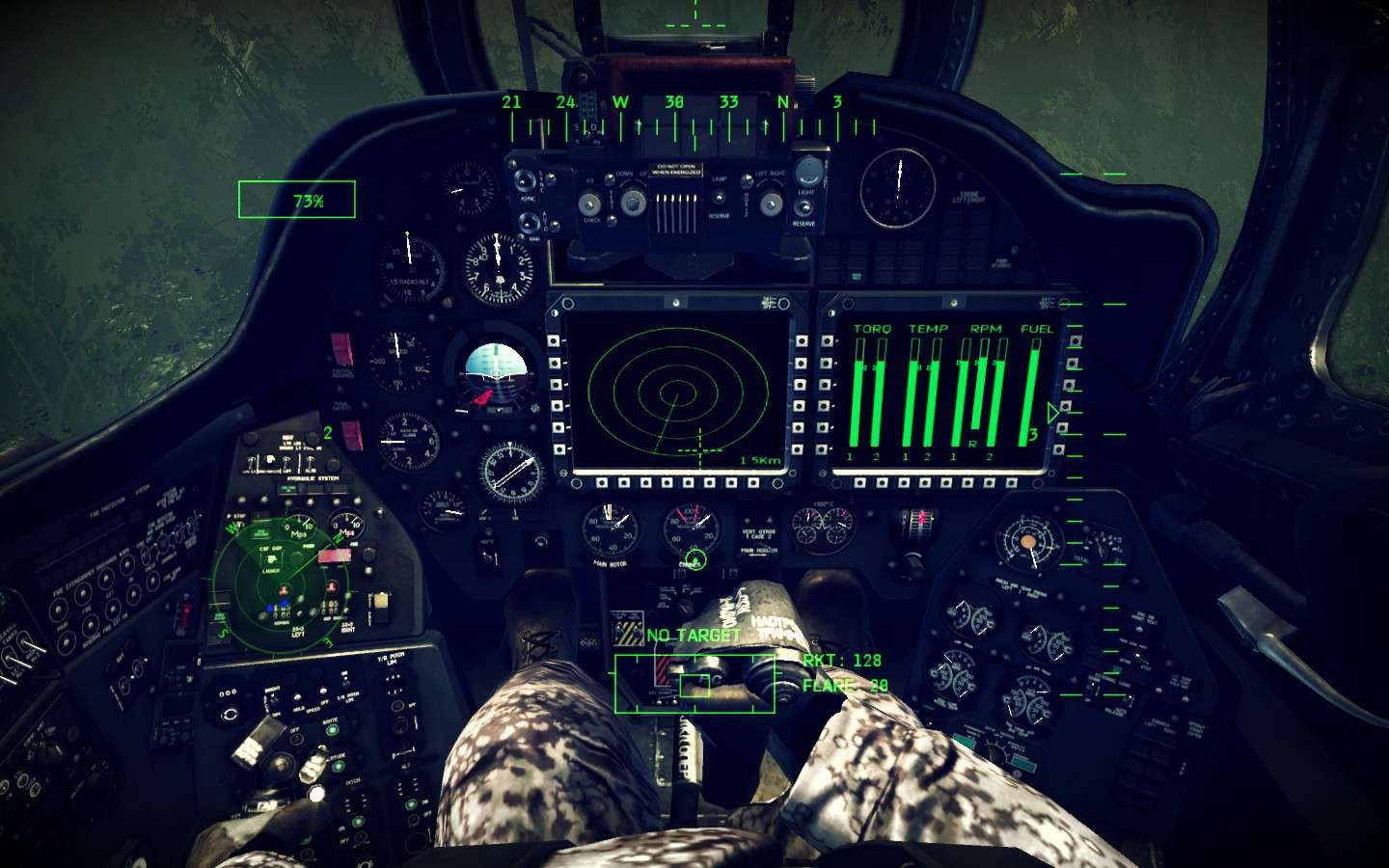Click the HYDRAULIC SYSTEM panel label
This screenshot has height=868, width=1389.
point(312,478)
